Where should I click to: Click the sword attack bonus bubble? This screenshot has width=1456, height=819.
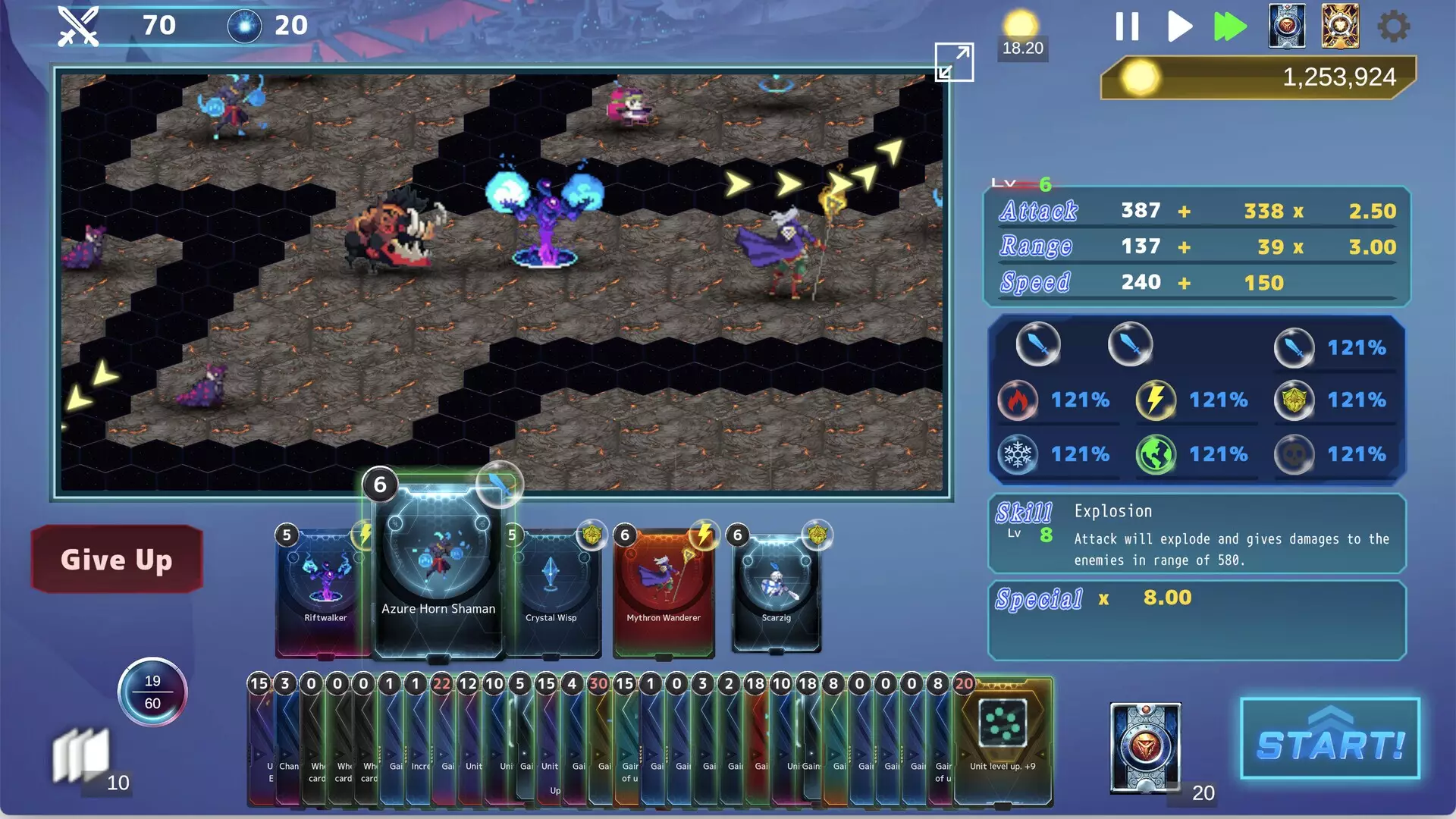coord(1295,347)
